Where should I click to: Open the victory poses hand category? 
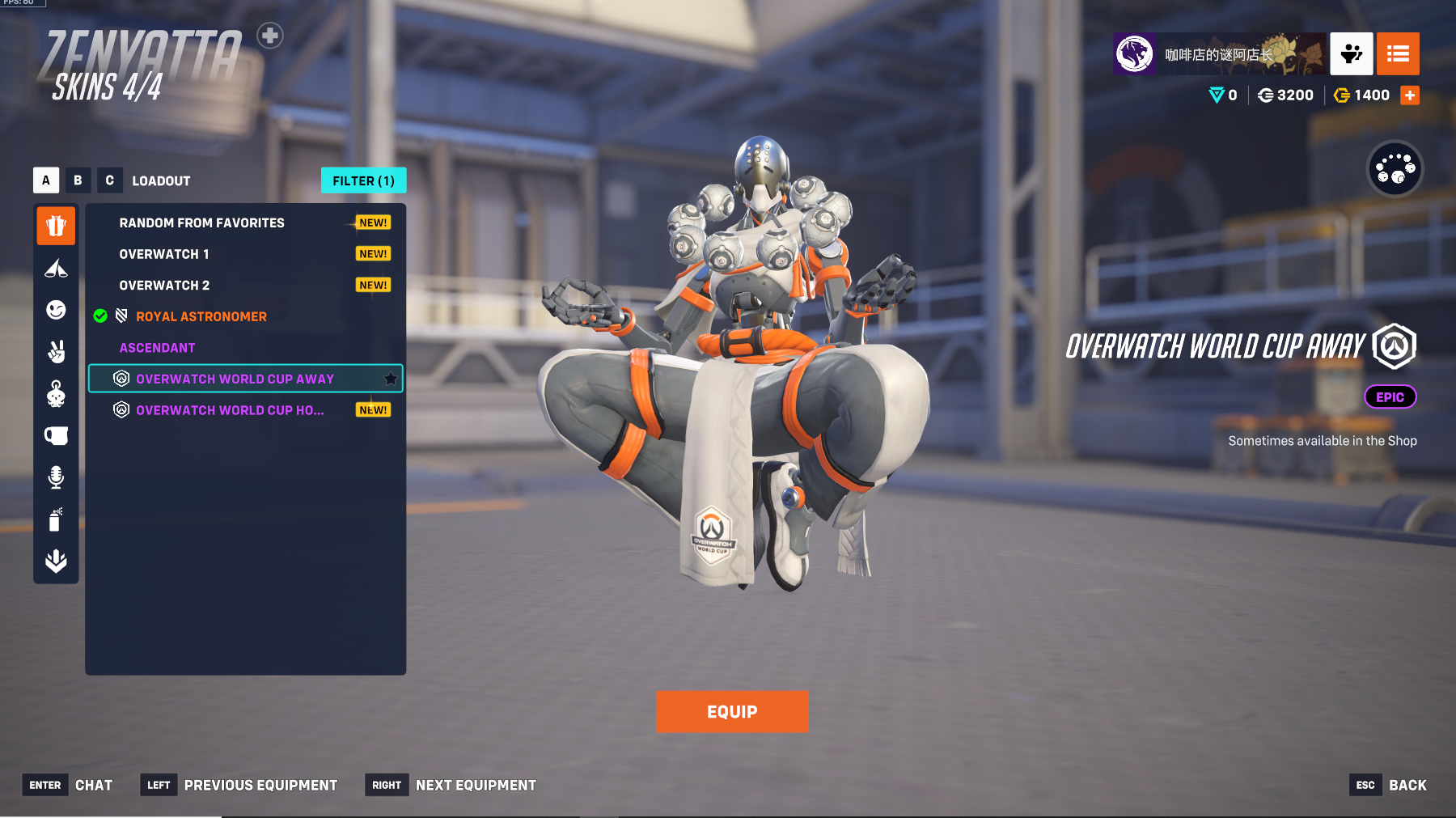[56, 352]
